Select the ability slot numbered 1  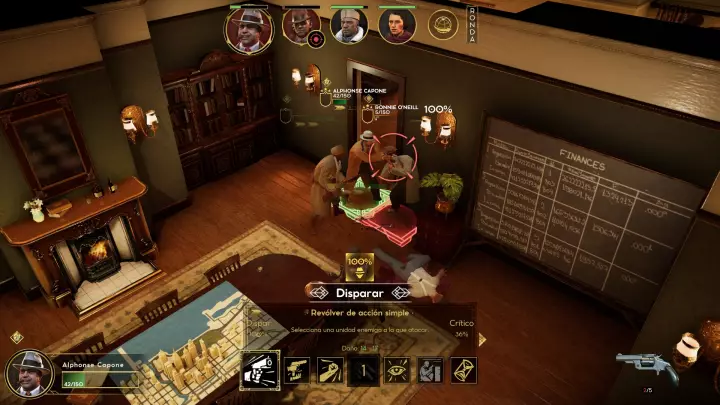[x=363, y=371]
